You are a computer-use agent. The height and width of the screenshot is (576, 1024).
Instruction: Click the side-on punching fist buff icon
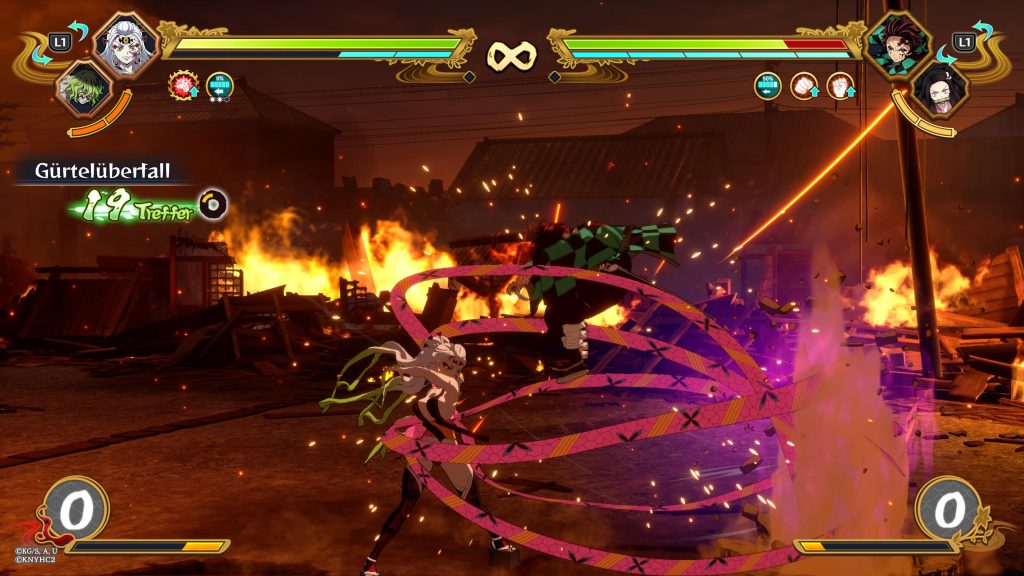tap(805, 86)
